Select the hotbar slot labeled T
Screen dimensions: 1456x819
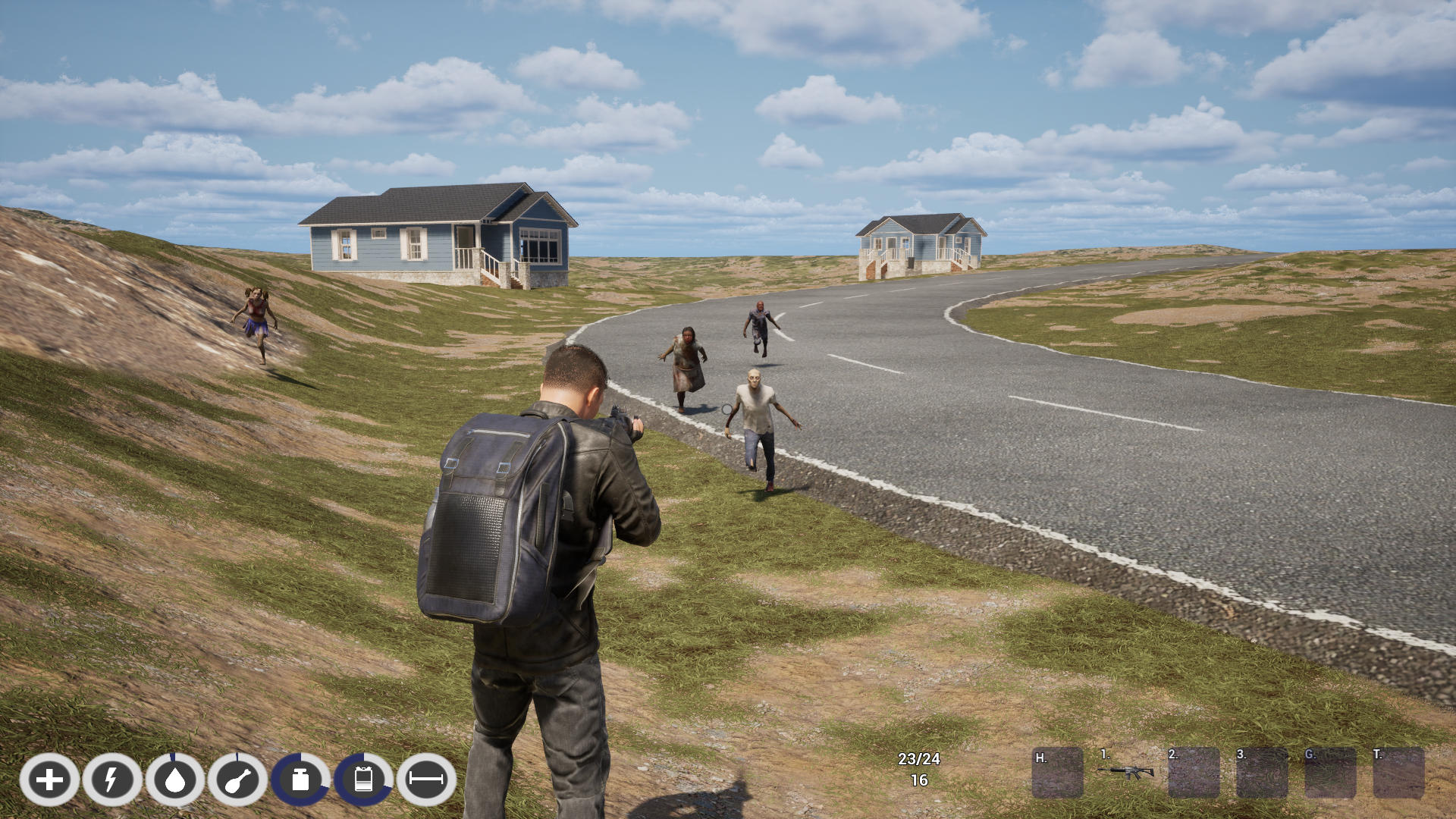[1398, 773]
